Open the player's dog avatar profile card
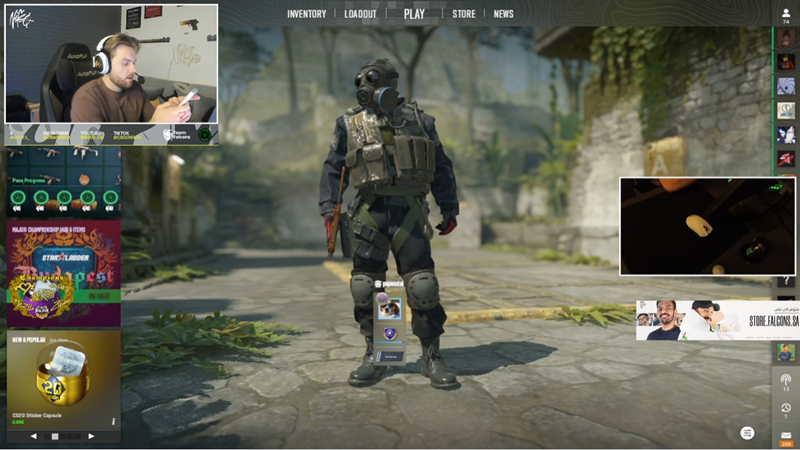This screenshot has width=800, height=450. [x=389, y=309]
